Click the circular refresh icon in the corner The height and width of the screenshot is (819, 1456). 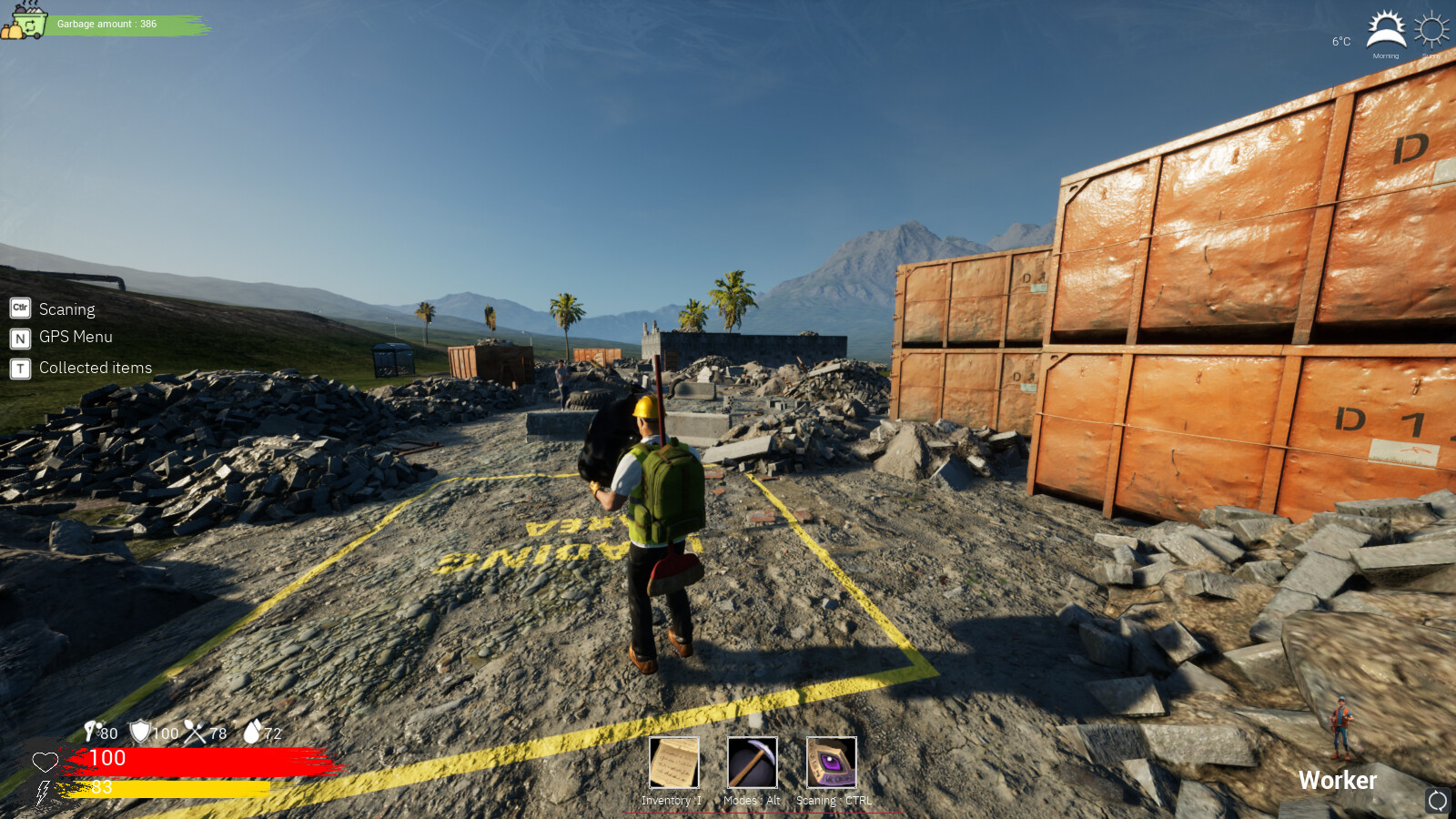point(1439,802)
